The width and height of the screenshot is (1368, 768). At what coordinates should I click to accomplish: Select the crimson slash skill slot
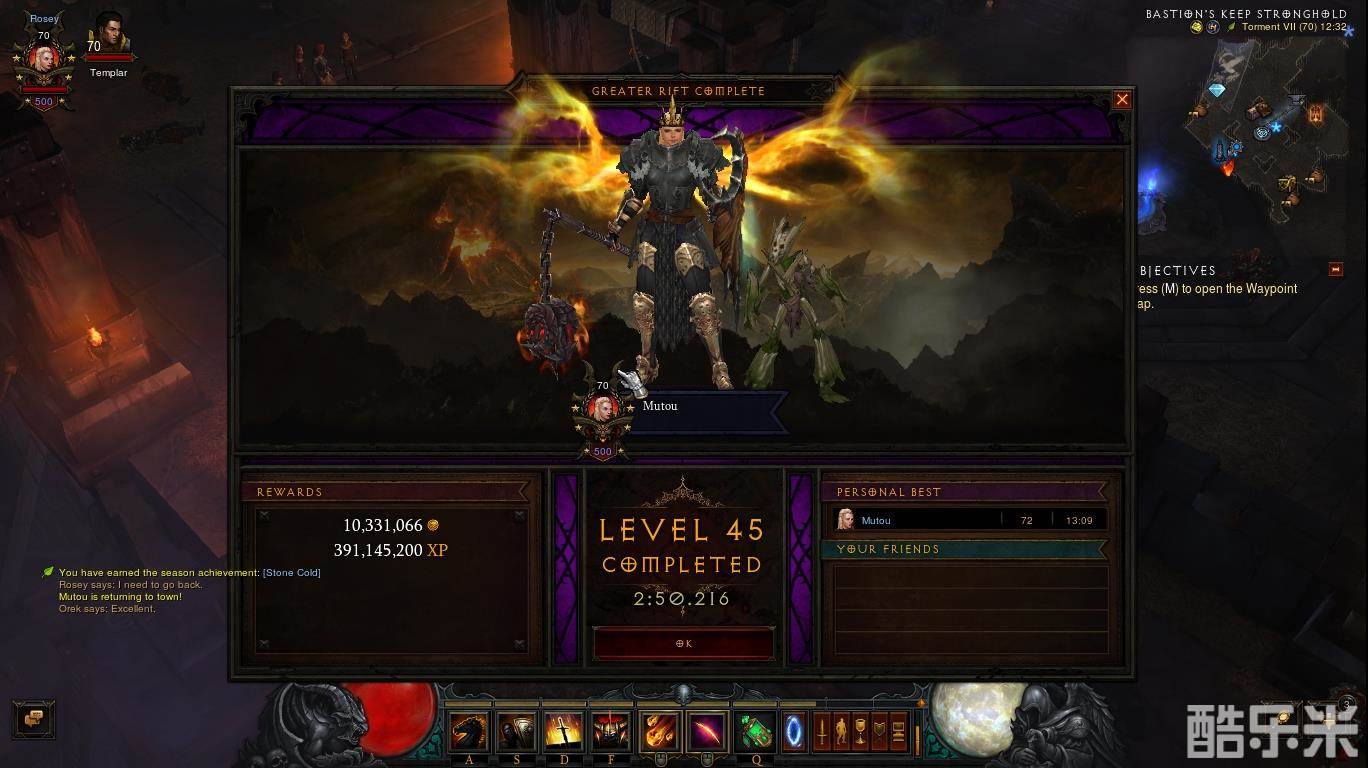(x=708, y=732)
